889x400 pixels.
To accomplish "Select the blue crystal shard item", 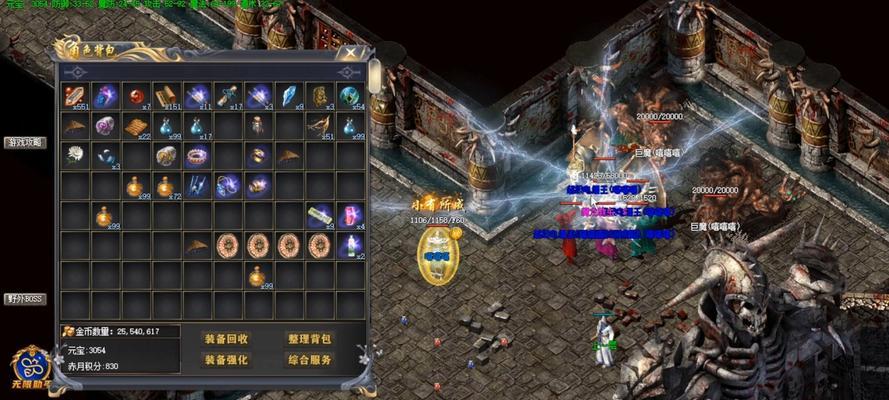I will (x=288, y=97).
